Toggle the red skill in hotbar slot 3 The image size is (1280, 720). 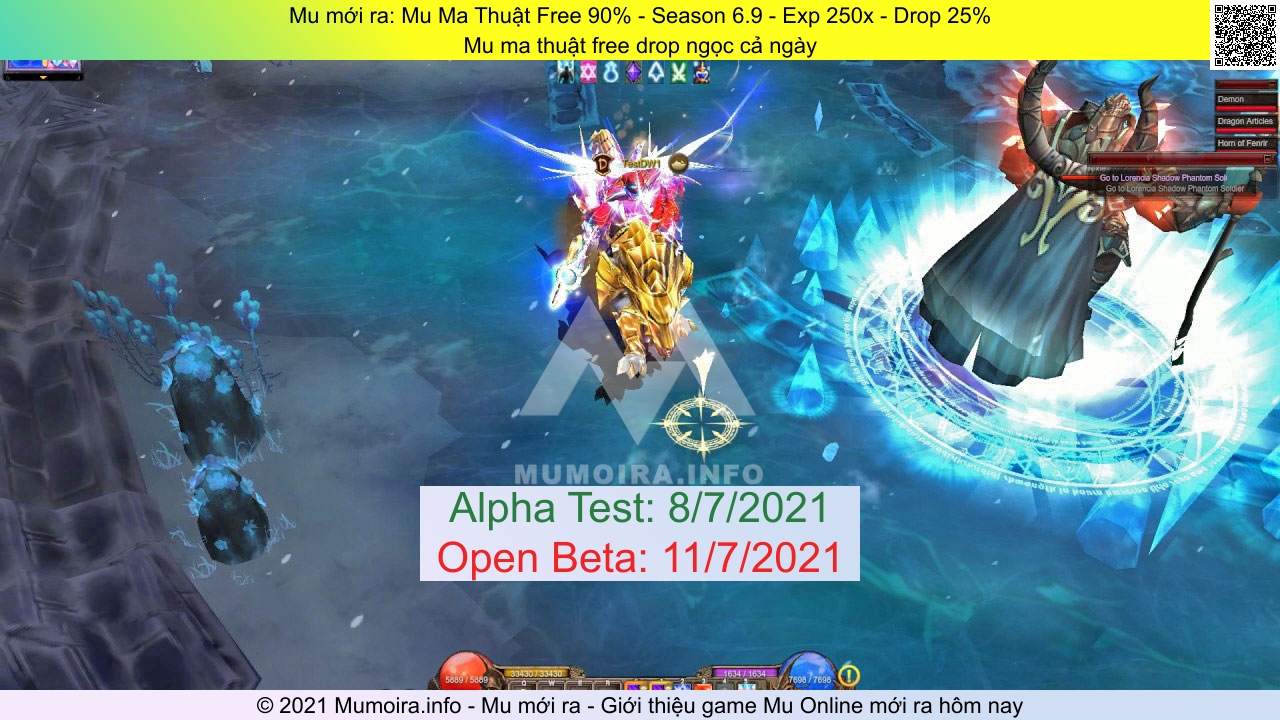coord(705,687)
